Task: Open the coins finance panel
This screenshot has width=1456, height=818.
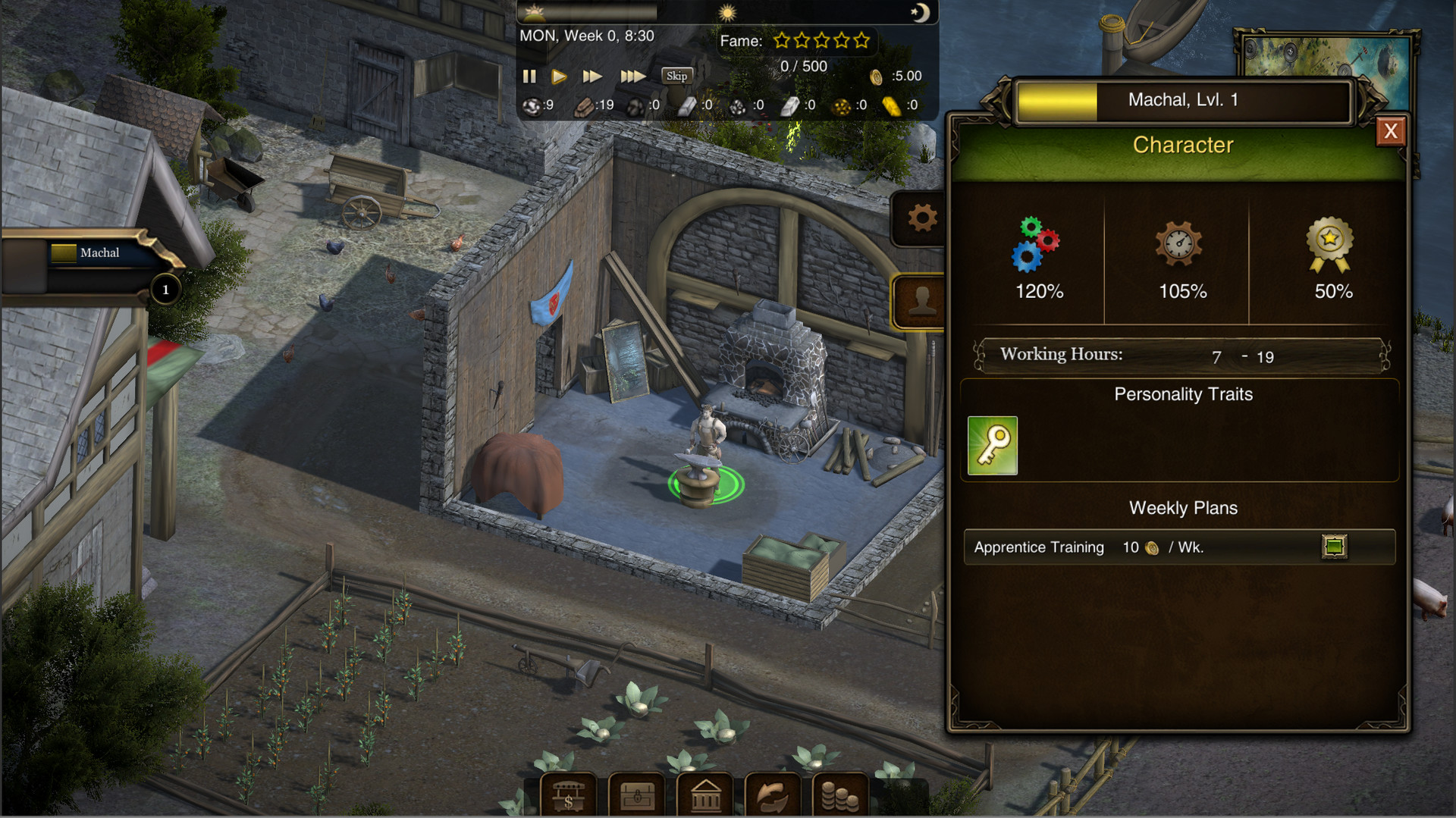Action: tap(840, 794)
